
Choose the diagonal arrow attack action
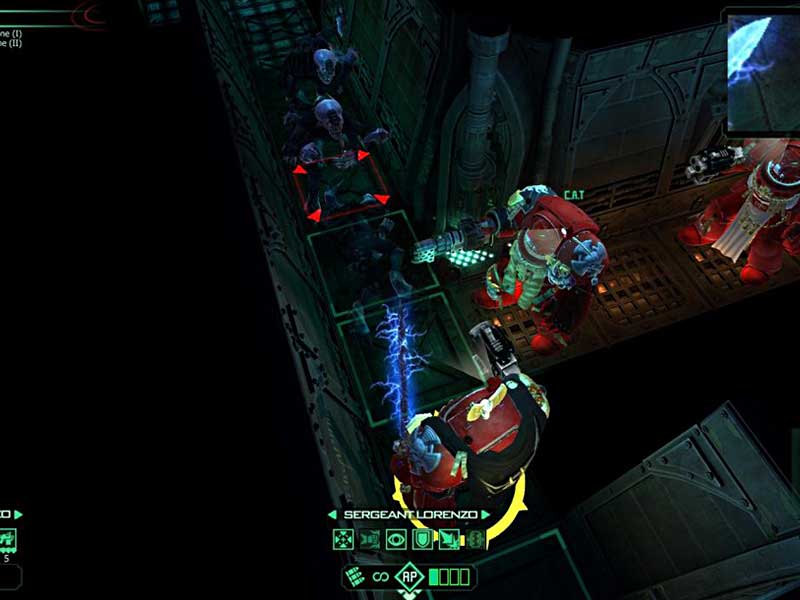[447, 540]
